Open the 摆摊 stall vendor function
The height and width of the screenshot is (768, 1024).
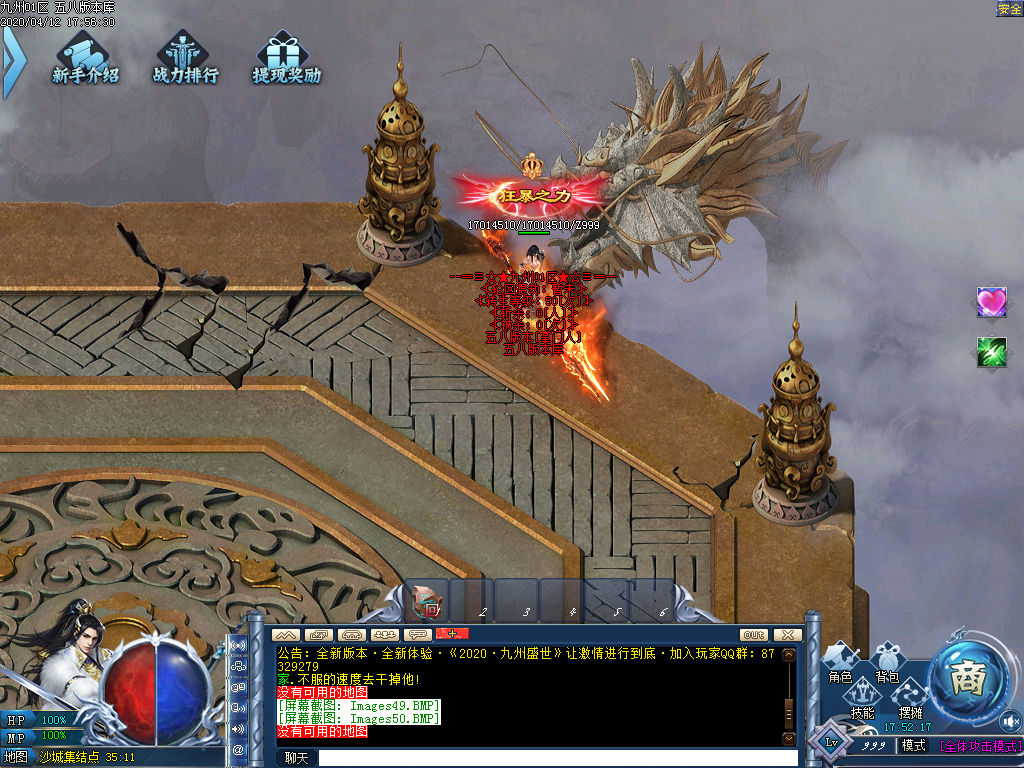[910, 699]
